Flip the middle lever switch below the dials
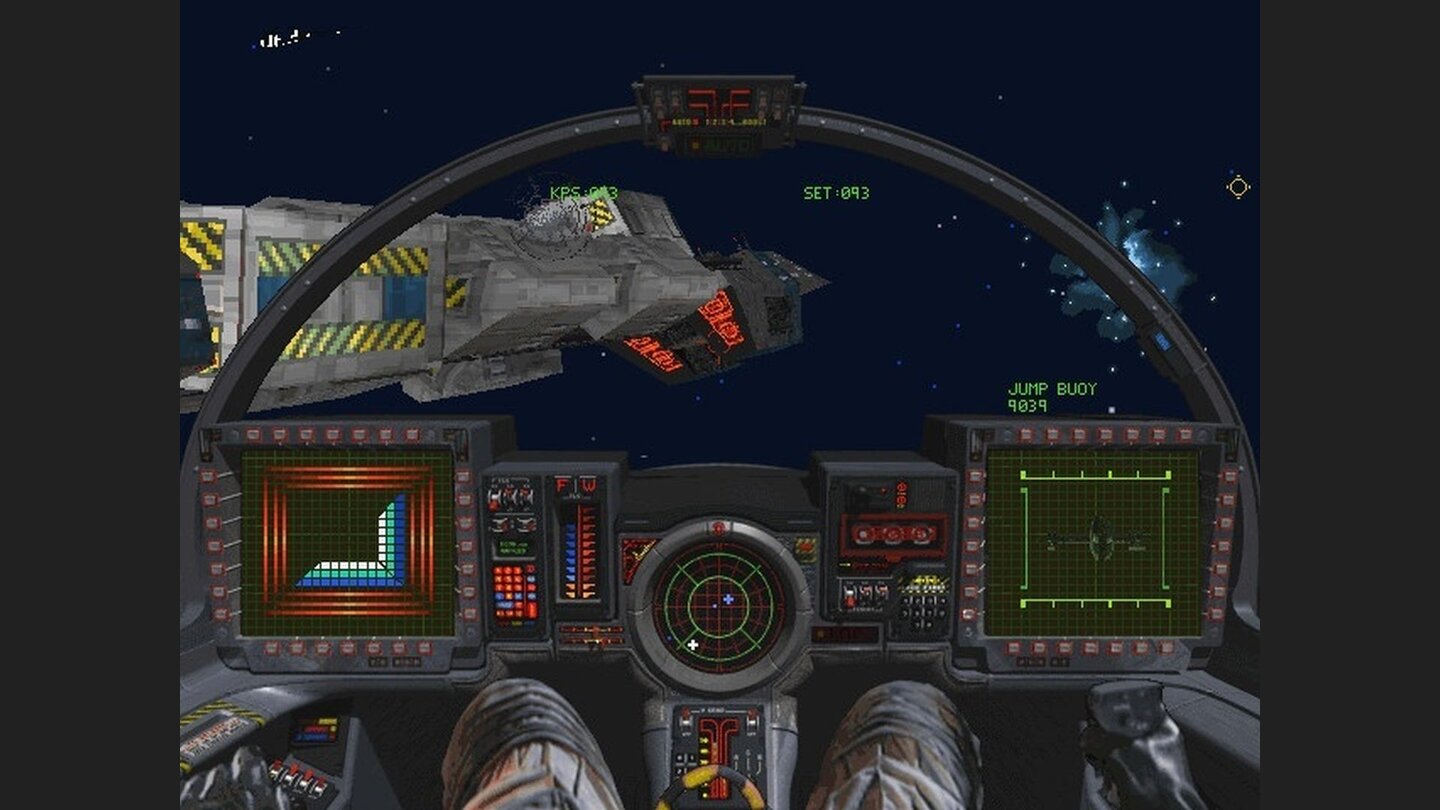 pos(867,590)
